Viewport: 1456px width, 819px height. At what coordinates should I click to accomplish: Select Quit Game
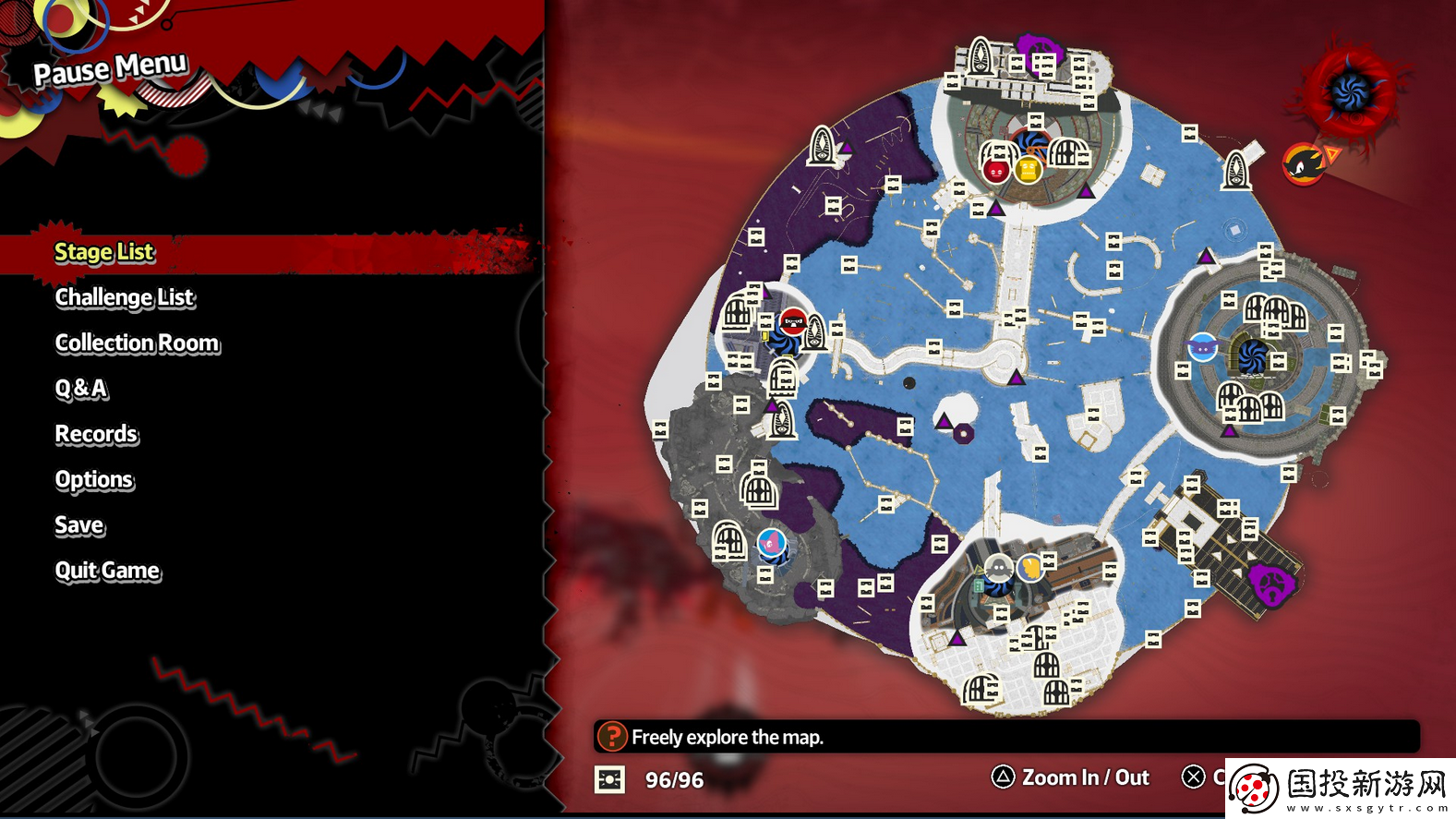coord(107,571)
